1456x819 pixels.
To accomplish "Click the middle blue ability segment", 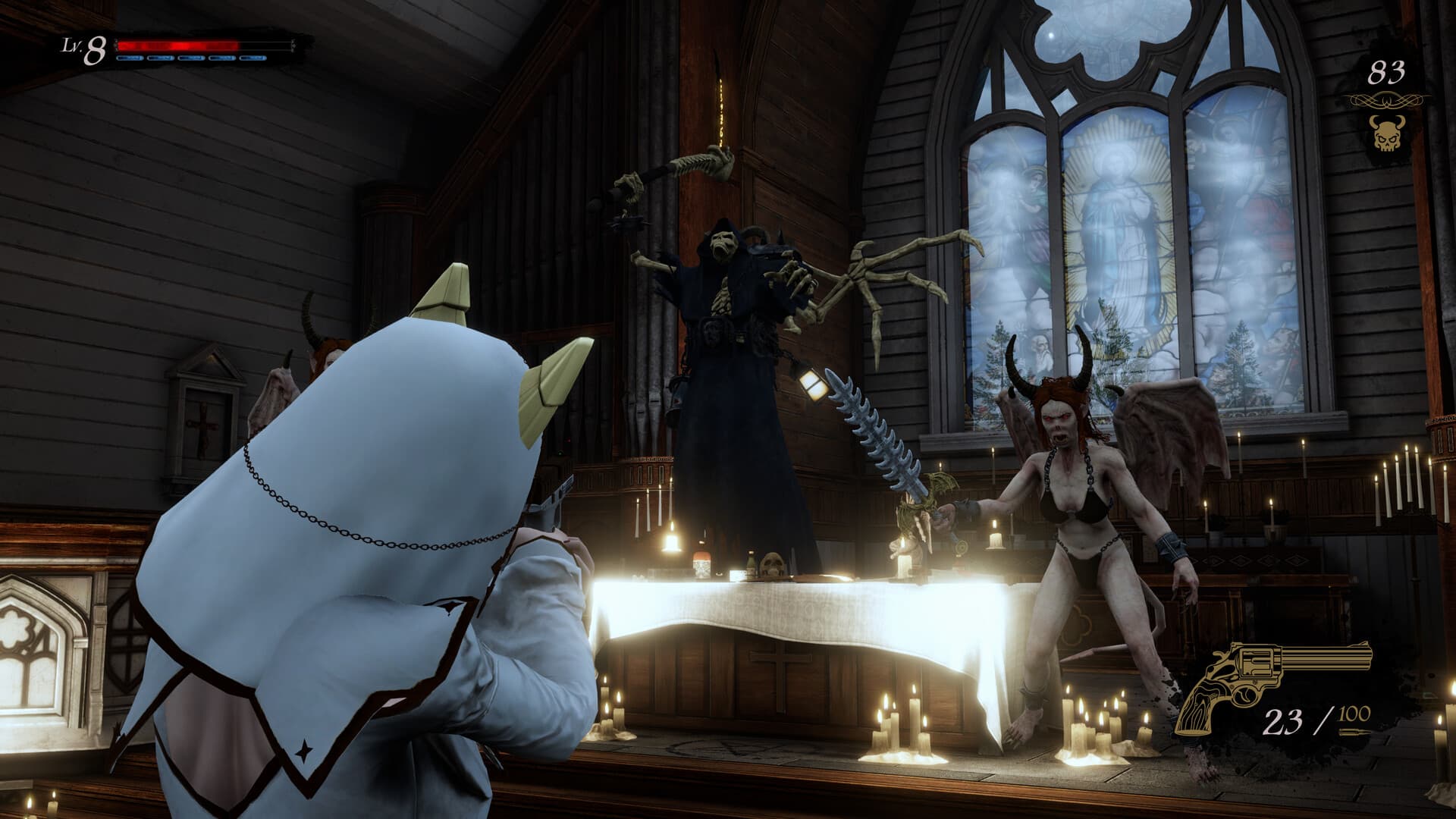I will (190, 58).
